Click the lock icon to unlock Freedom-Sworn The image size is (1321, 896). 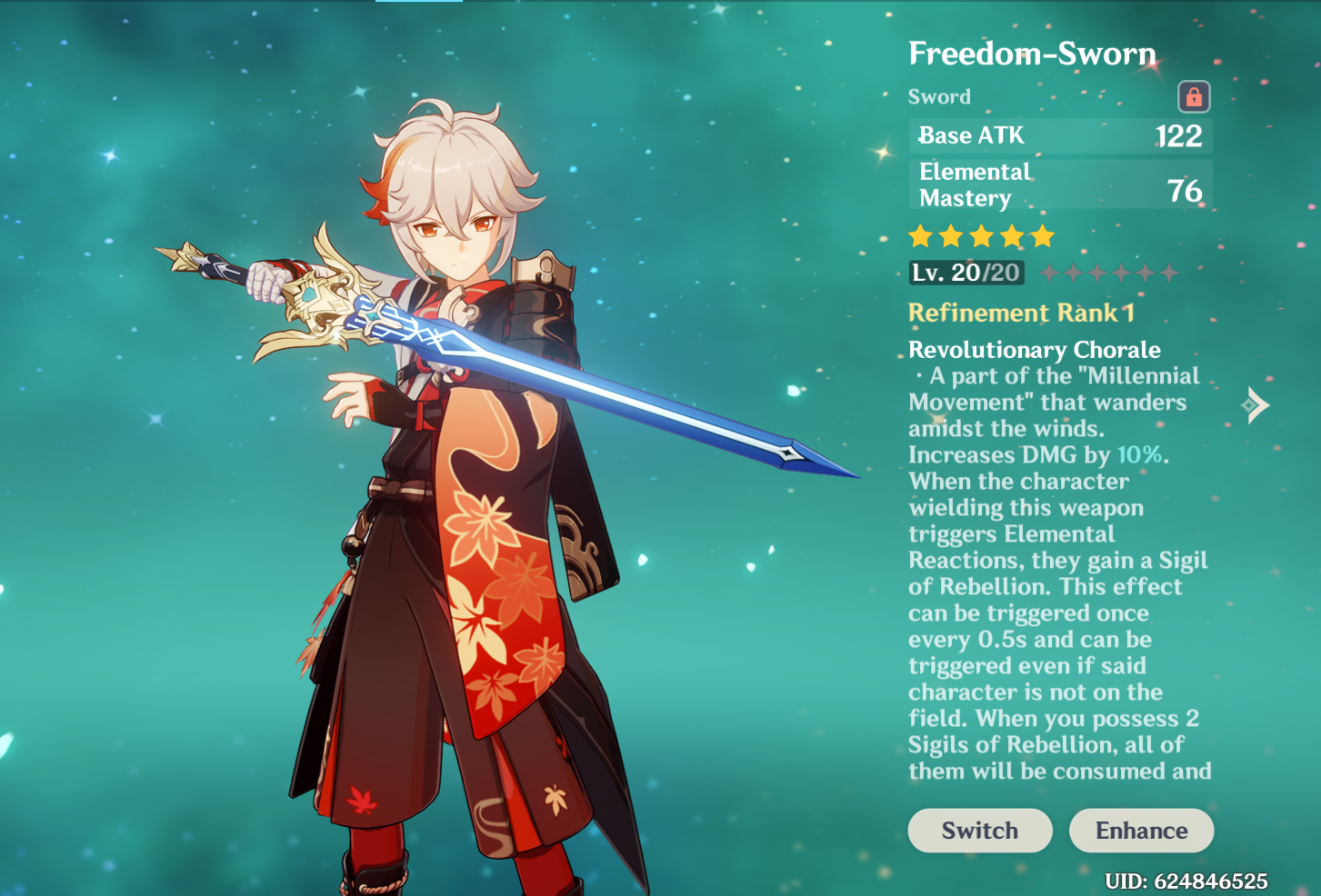pos(1196,97)
